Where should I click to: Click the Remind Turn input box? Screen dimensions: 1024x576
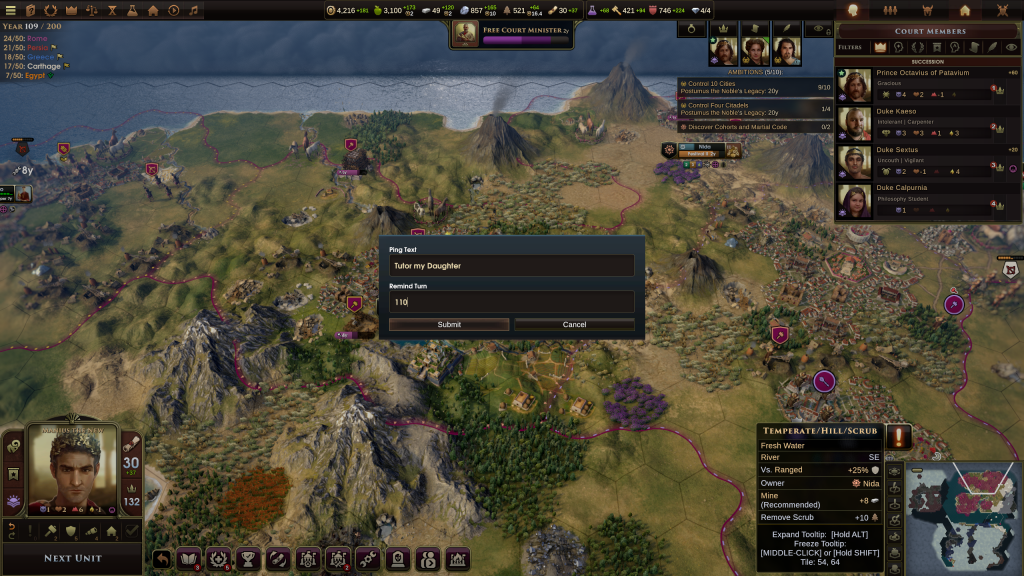pos(511,302)
